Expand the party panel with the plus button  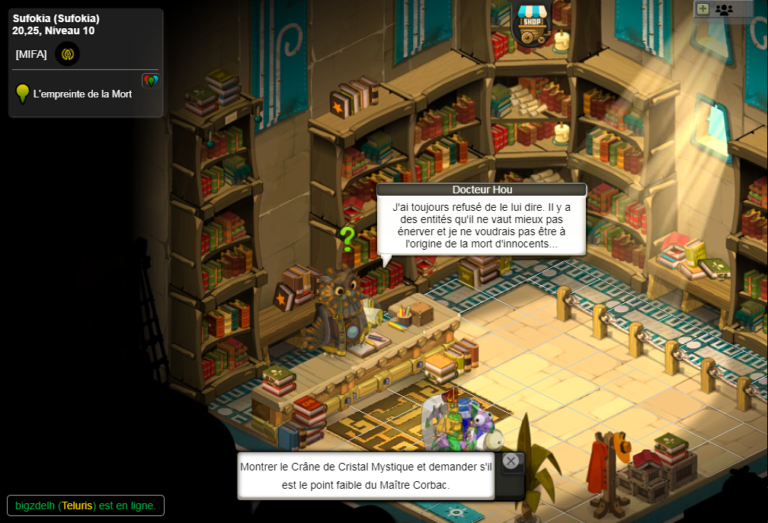coord(703,9)
